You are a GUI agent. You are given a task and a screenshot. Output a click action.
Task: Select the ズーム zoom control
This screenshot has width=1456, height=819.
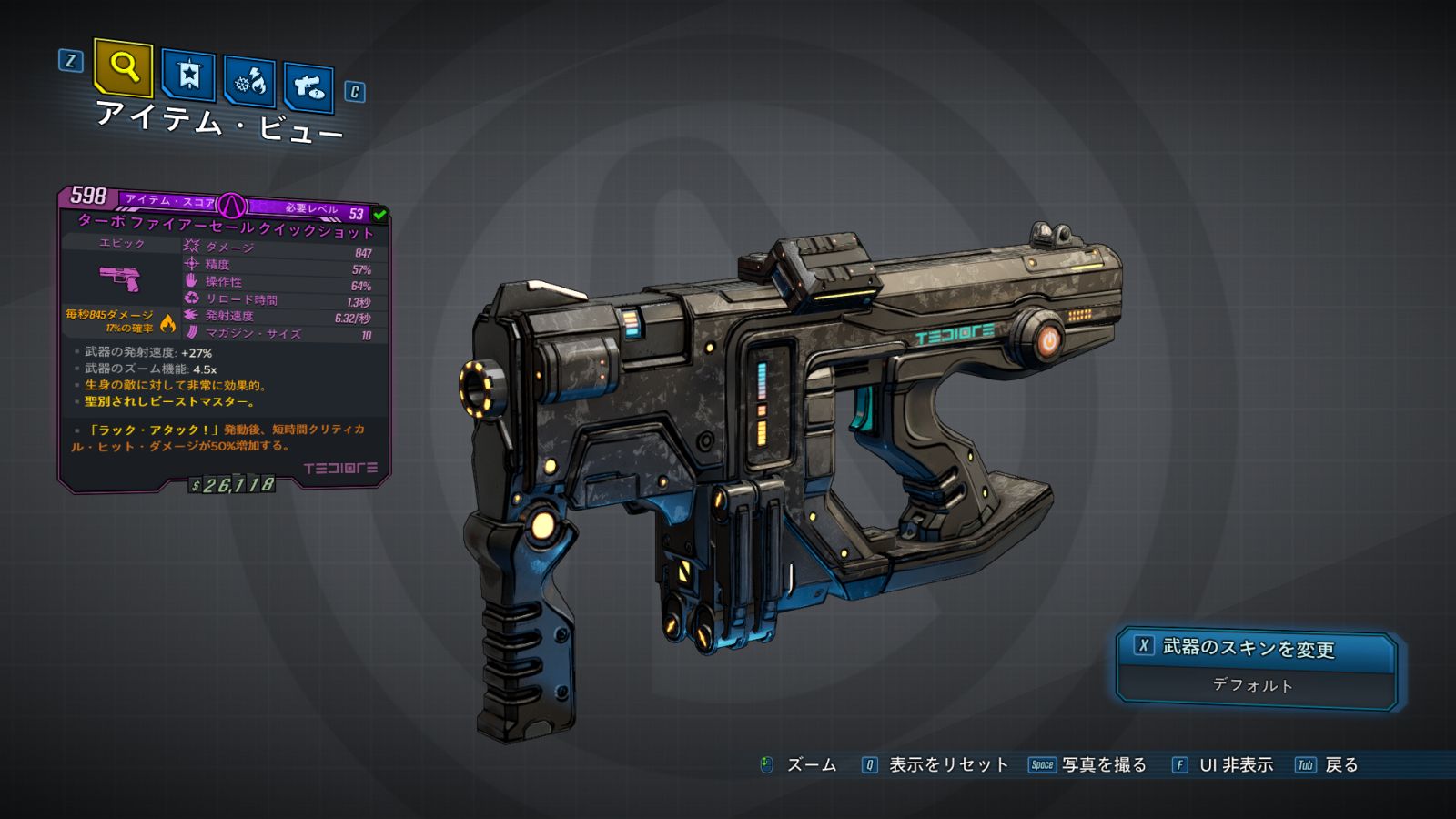(x=810, y=765)
